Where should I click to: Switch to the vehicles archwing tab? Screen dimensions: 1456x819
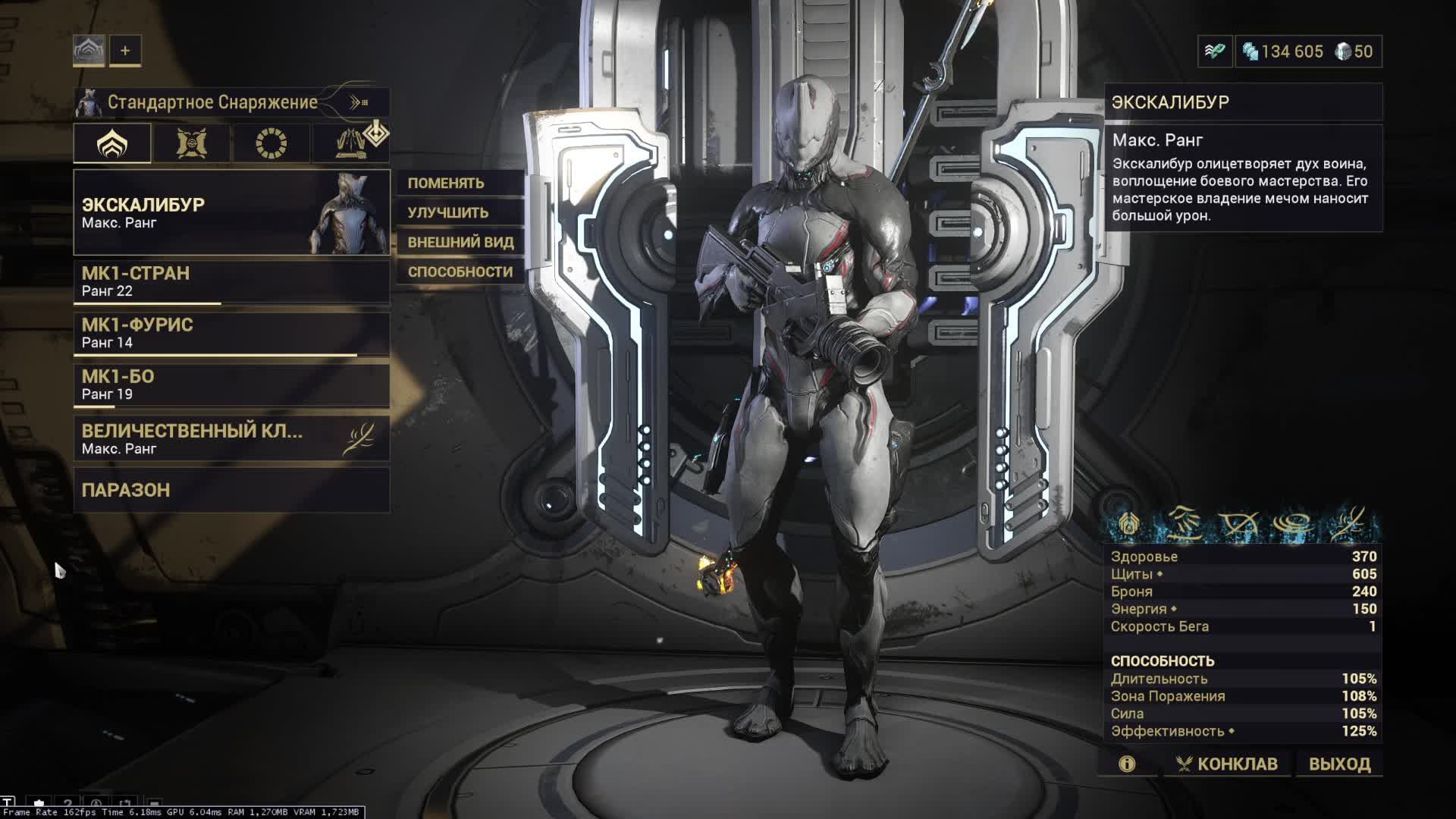point(351,143)
